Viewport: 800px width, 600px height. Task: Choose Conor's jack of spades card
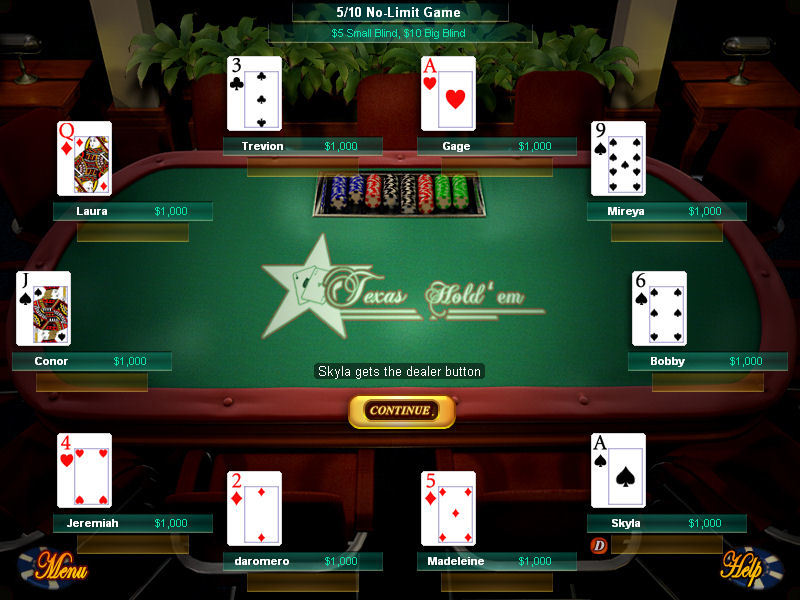tap(44, 308)
